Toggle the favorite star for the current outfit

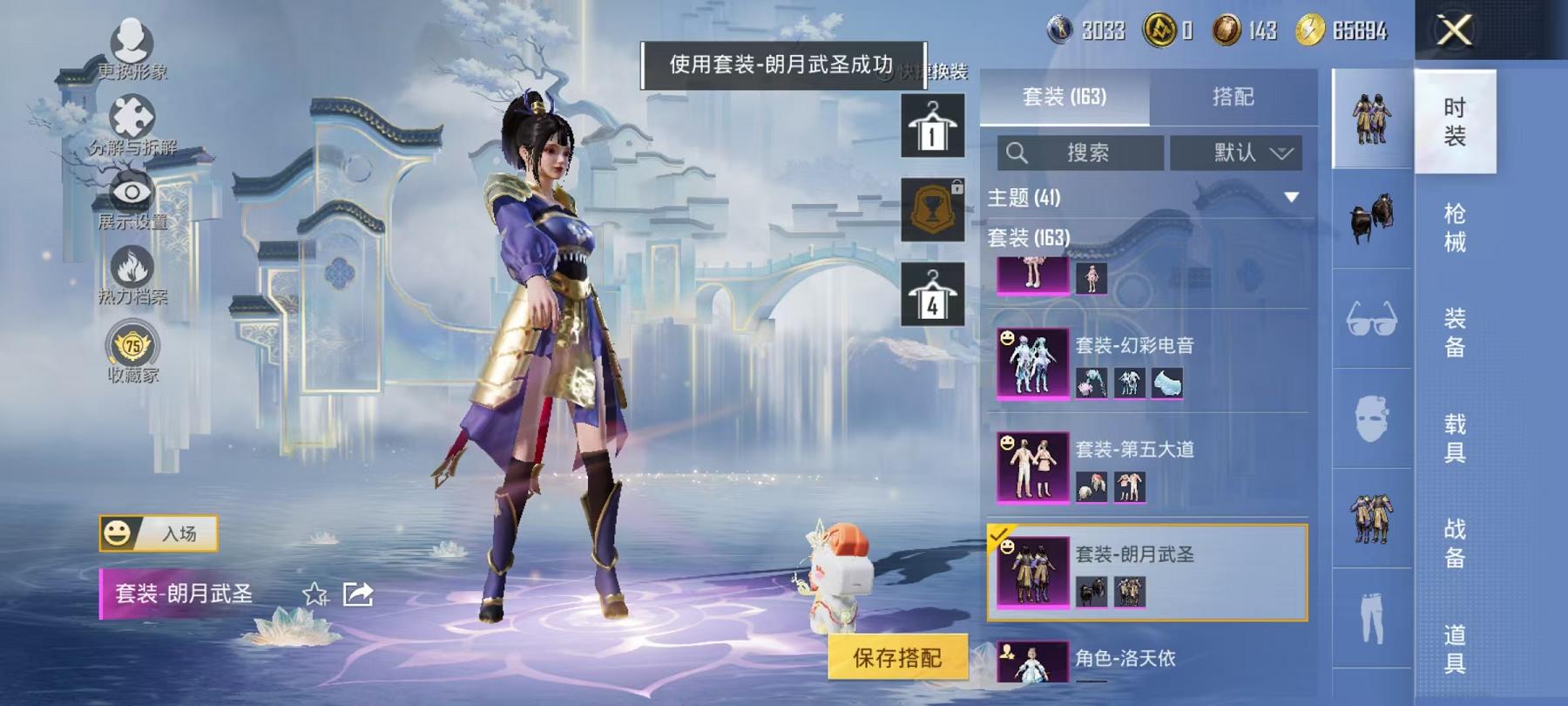(x=314, y=594)
